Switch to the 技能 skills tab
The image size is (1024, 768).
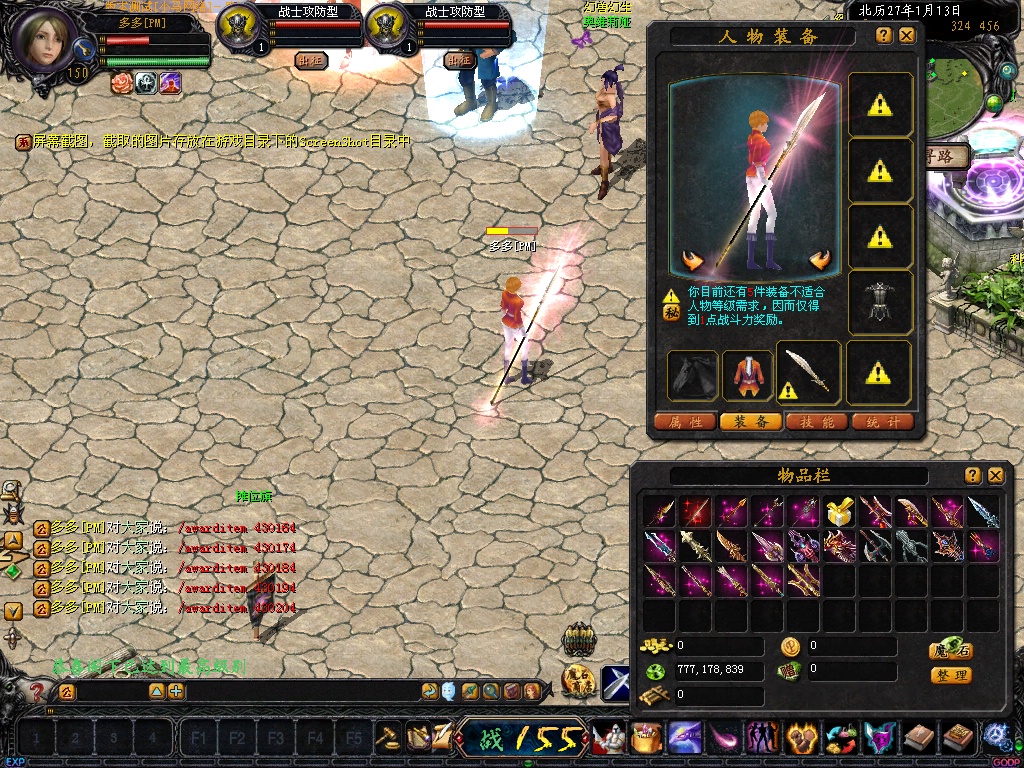click(817, 422)
